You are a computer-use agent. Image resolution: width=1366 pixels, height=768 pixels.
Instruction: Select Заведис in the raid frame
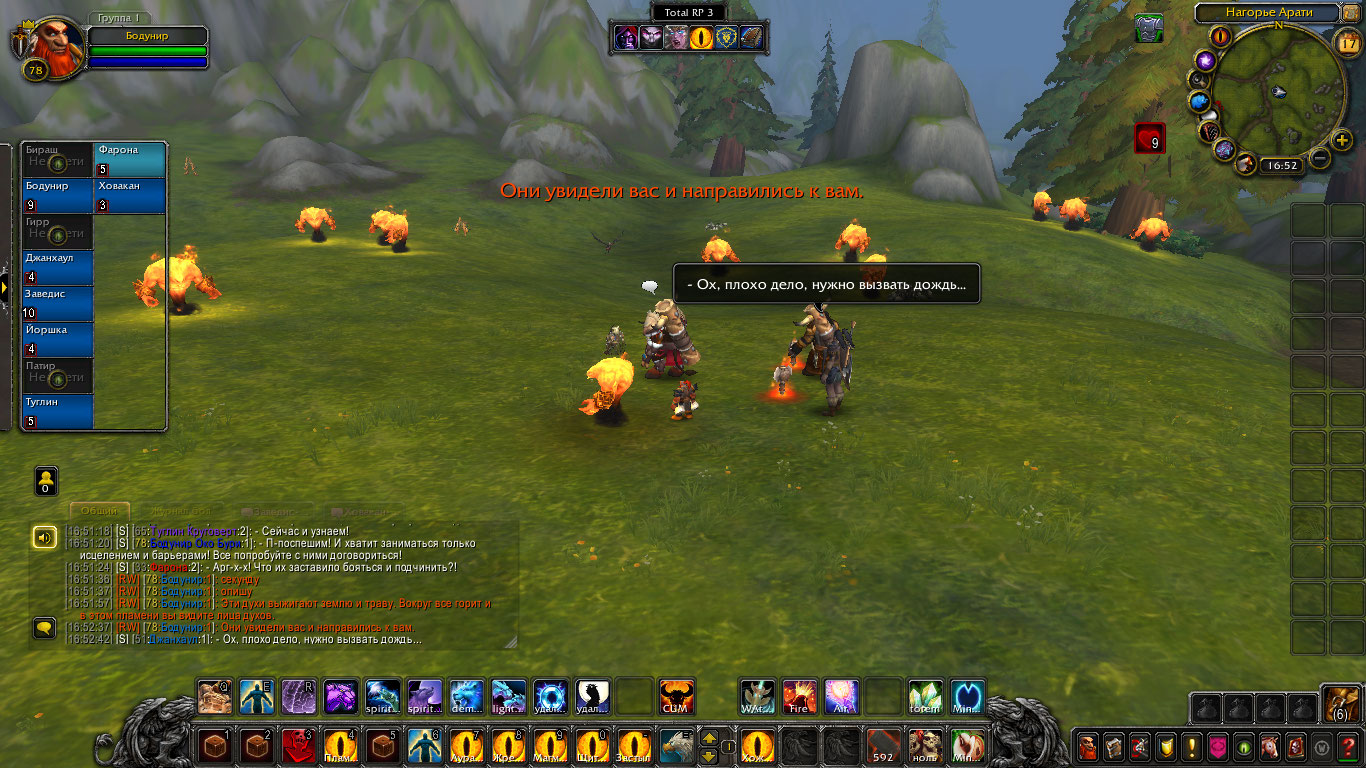pos(58,304)
